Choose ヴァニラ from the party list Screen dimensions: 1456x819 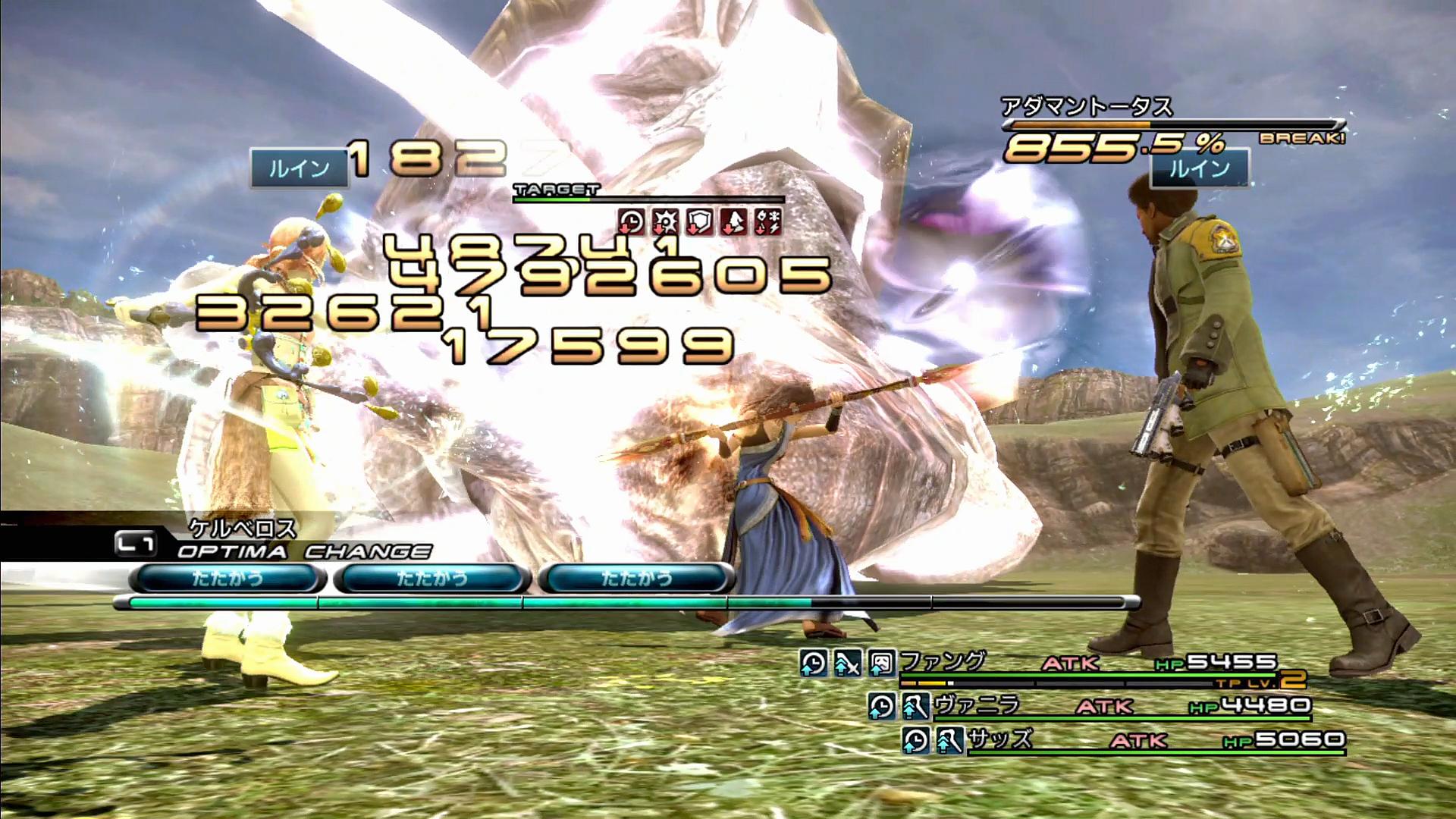coord(977,706)
